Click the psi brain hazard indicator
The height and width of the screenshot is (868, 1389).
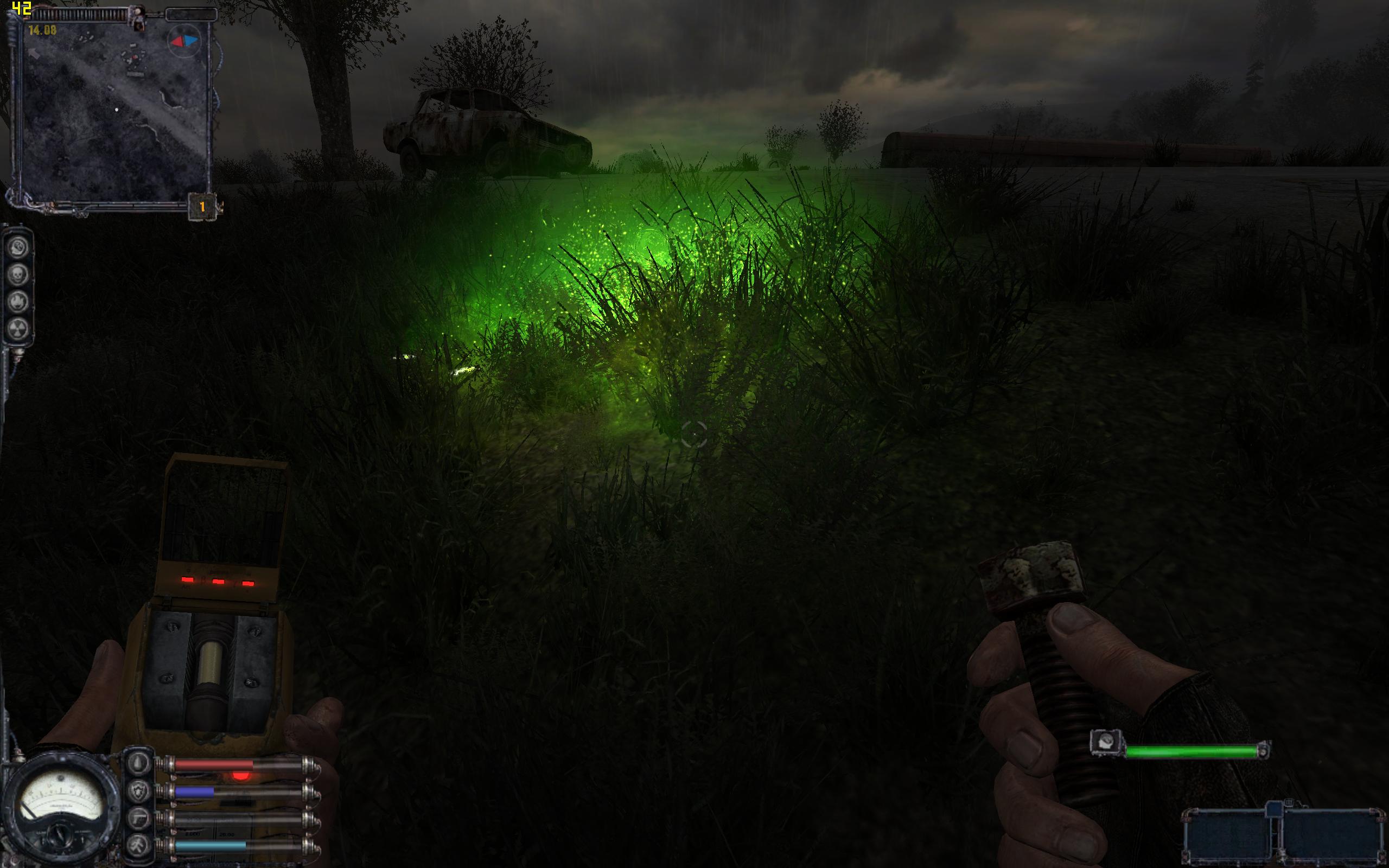click(x=18, y=248)
